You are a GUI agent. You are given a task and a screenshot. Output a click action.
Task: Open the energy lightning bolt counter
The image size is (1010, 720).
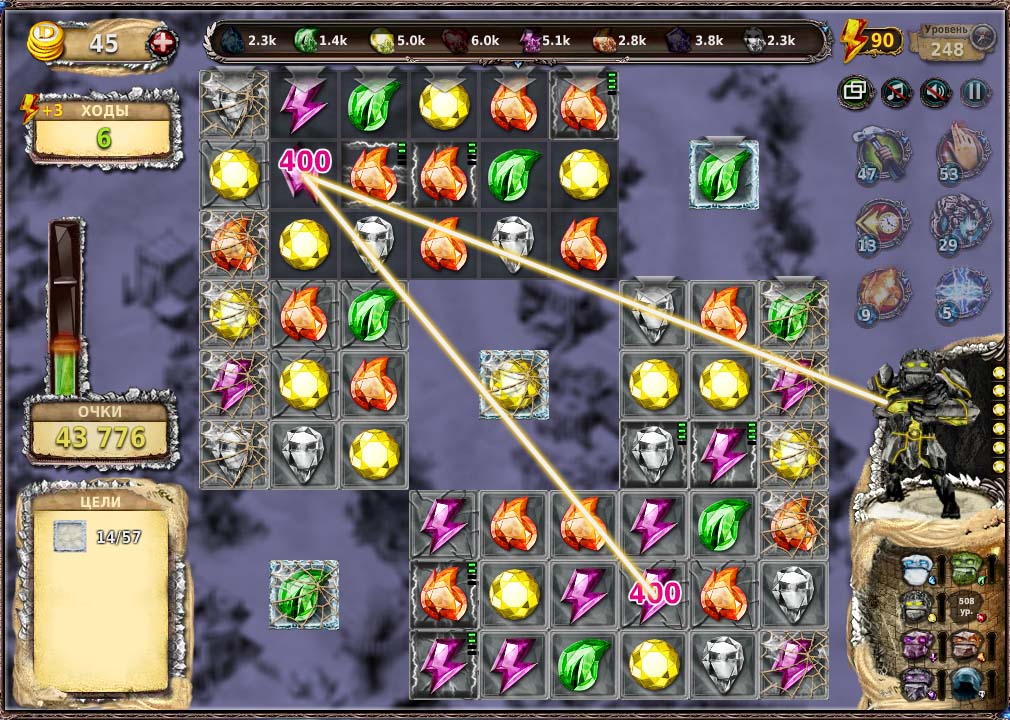tap(872, 42)
